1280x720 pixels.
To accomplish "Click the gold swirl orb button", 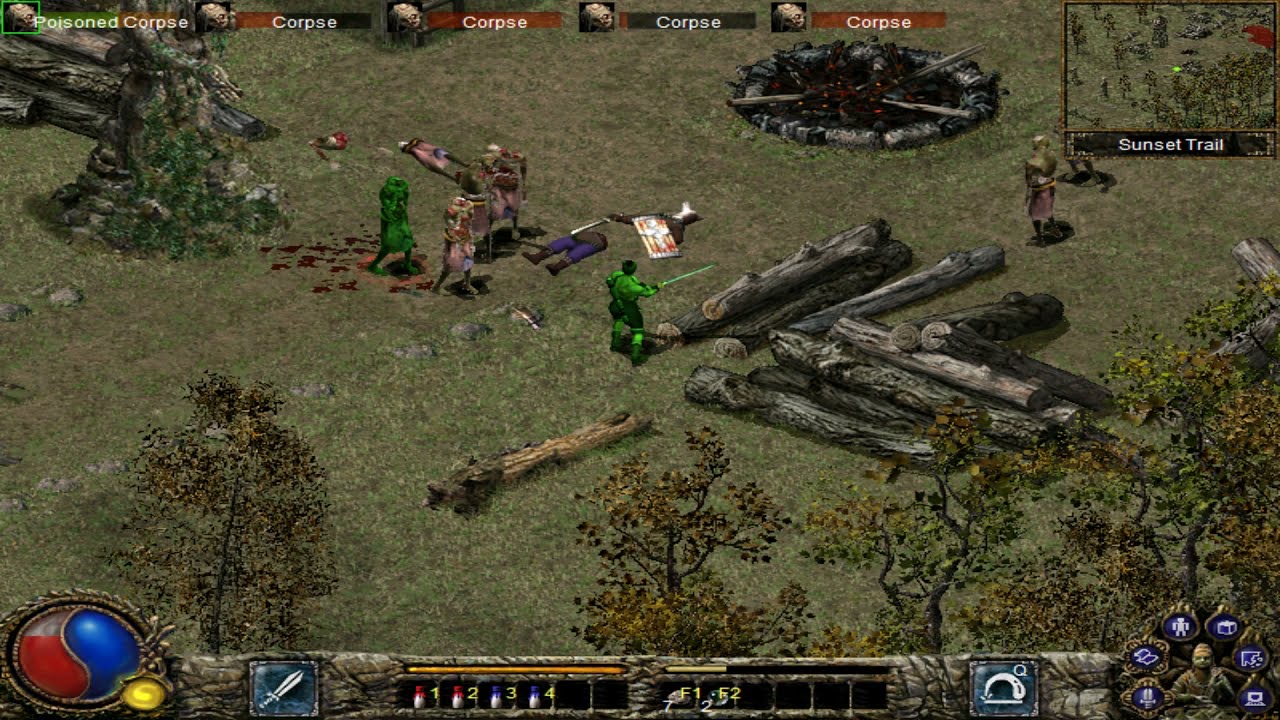I will click(146, 691).
